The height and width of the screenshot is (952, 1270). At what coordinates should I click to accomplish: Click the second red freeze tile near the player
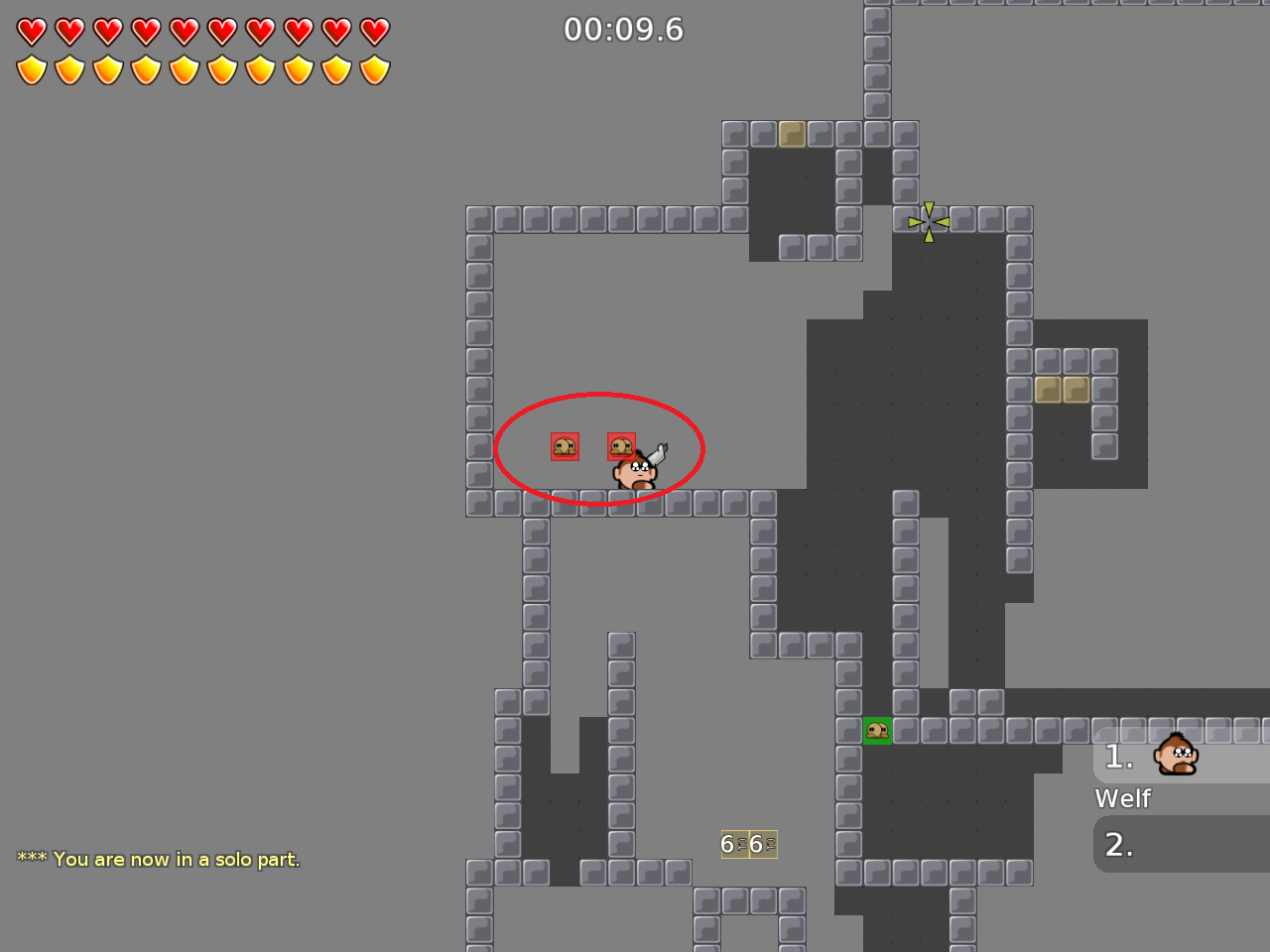pos(621,446)
